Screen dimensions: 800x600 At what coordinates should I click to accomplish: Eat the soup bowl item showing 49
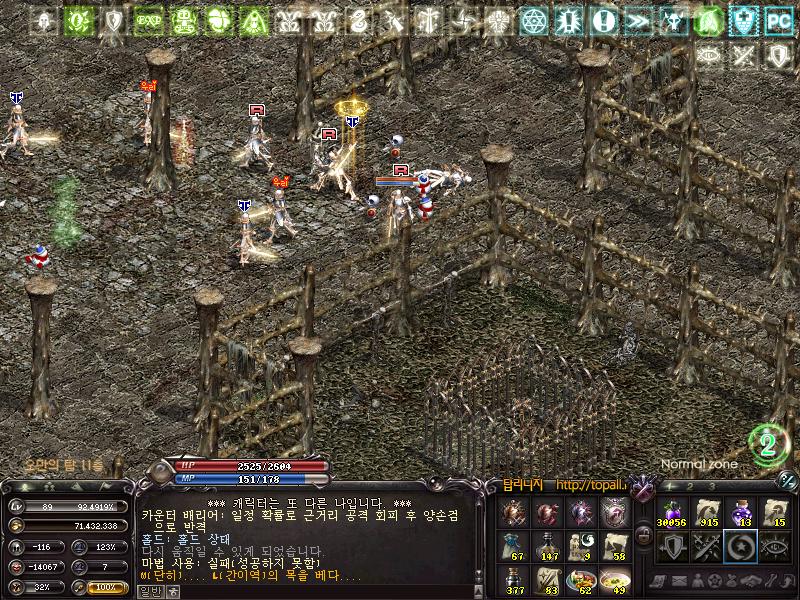[614, 580]
